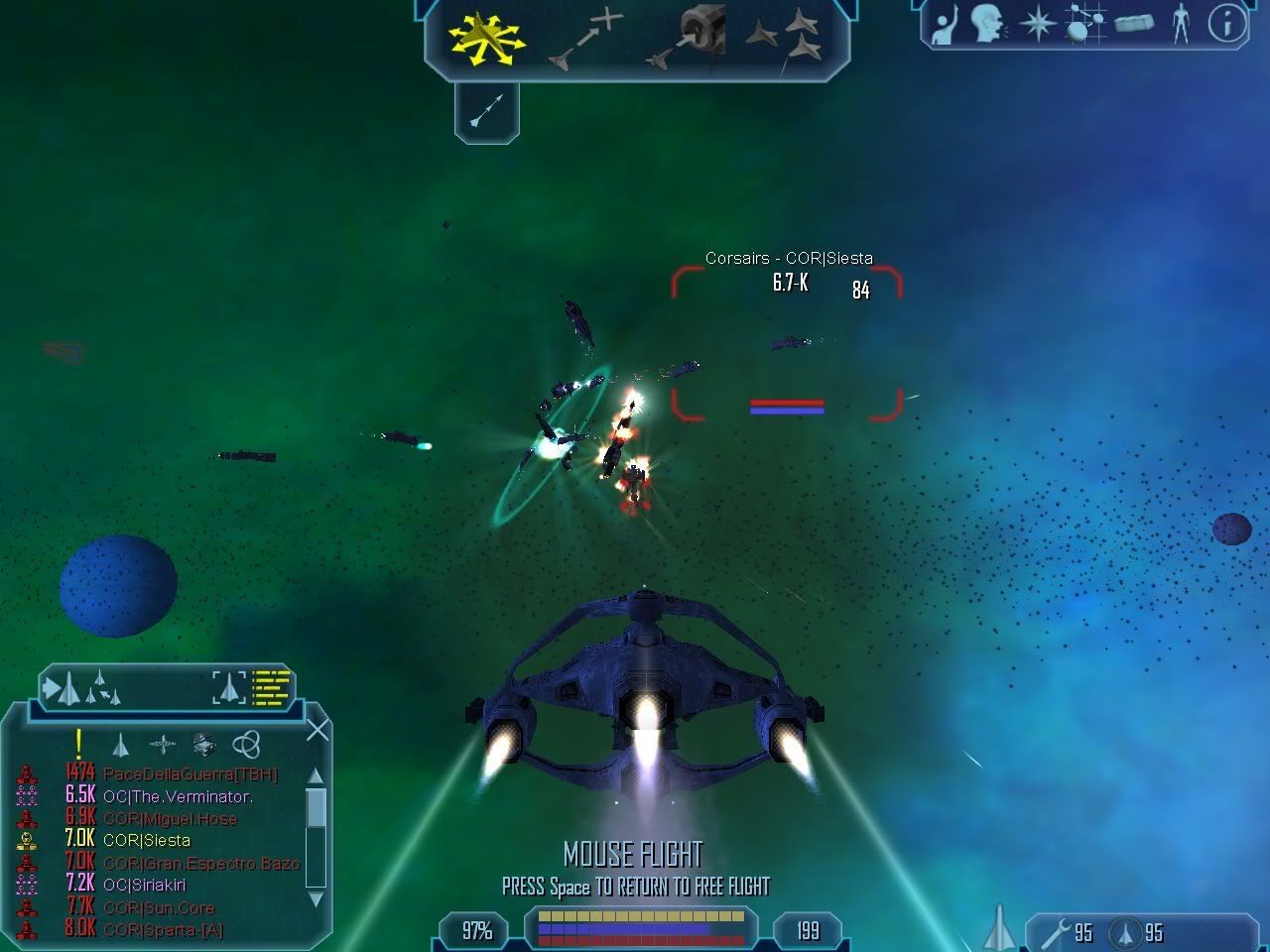The width and height of the screenshot is (1270, 952).
Task: Select the Go To maneuver icon
Action: pyautogui.click(x=585, y=39)
